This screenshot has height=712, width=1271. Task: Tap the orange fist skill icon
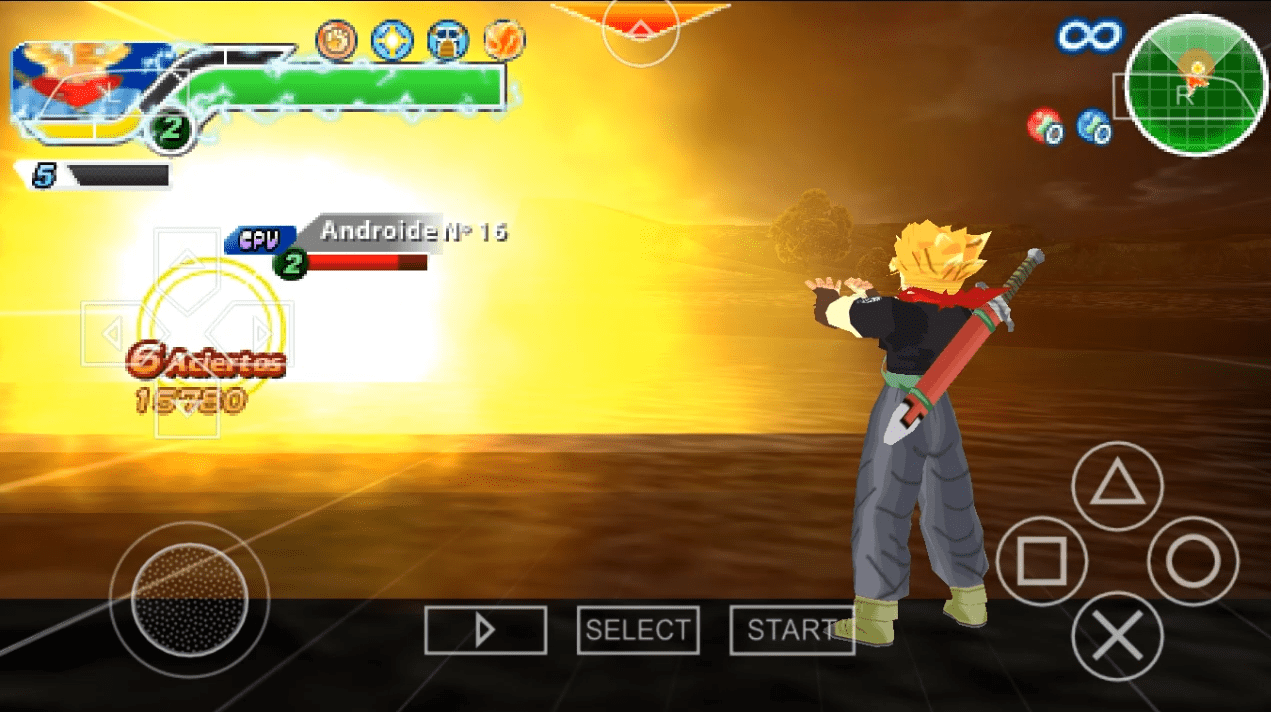[x=336, y=41]
